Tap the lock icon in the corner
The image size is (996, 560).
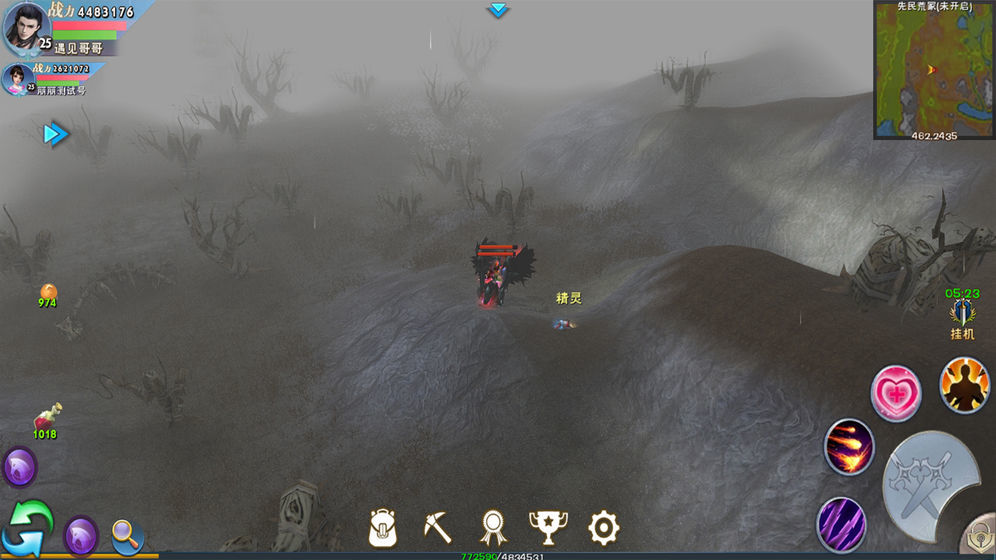tap(979, 537)
